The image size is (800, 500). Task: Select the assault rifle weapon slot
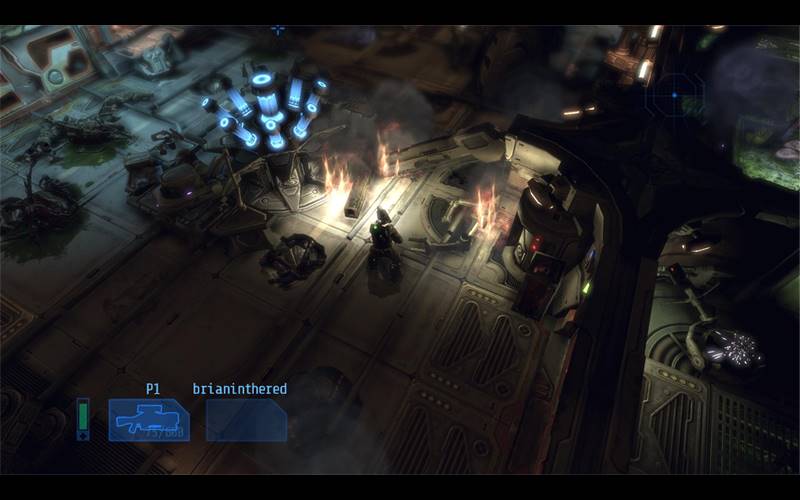click(148, 420)
